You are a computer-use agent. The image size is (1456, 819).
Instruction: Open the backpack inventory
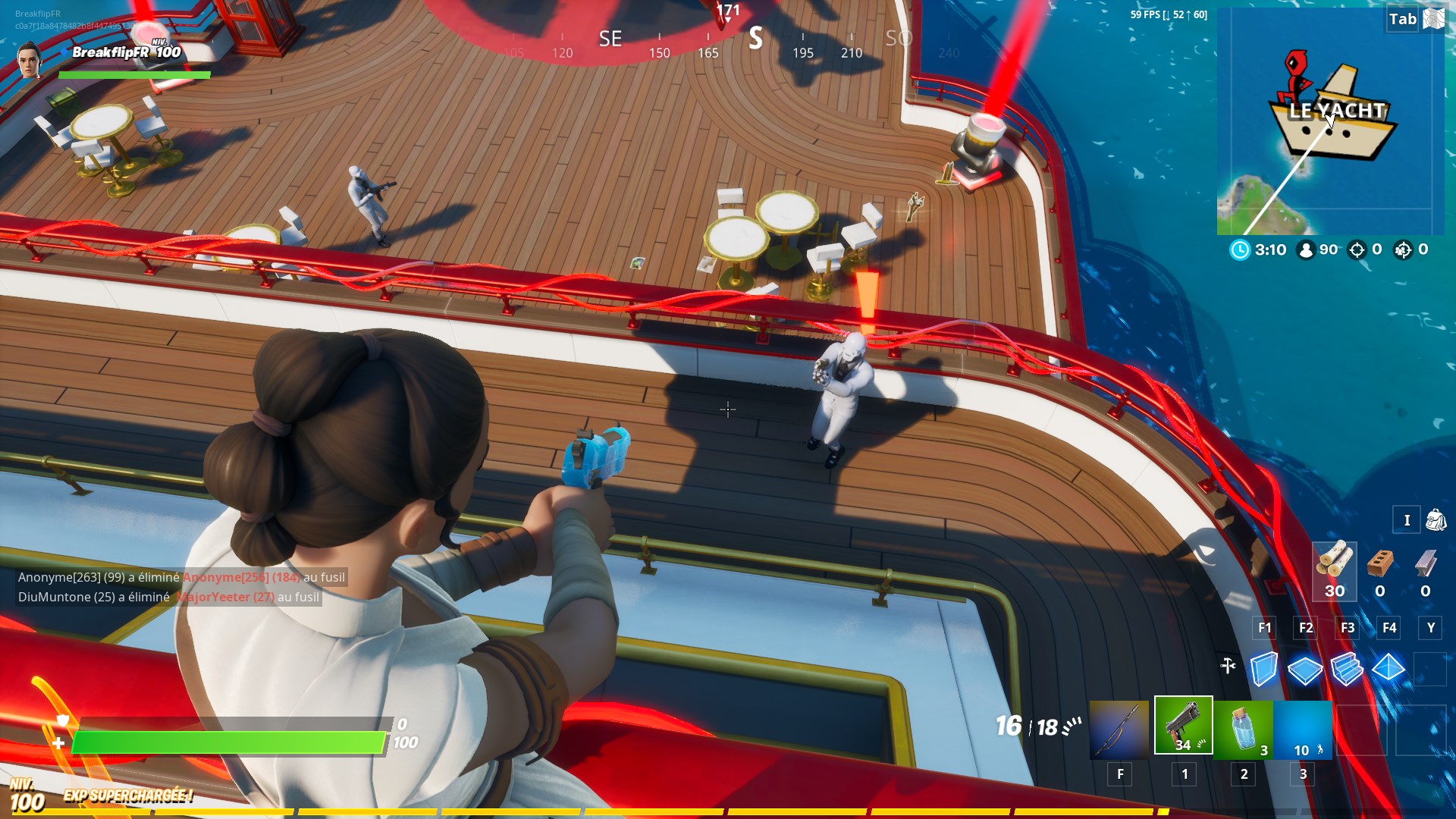pos(1436,520)
